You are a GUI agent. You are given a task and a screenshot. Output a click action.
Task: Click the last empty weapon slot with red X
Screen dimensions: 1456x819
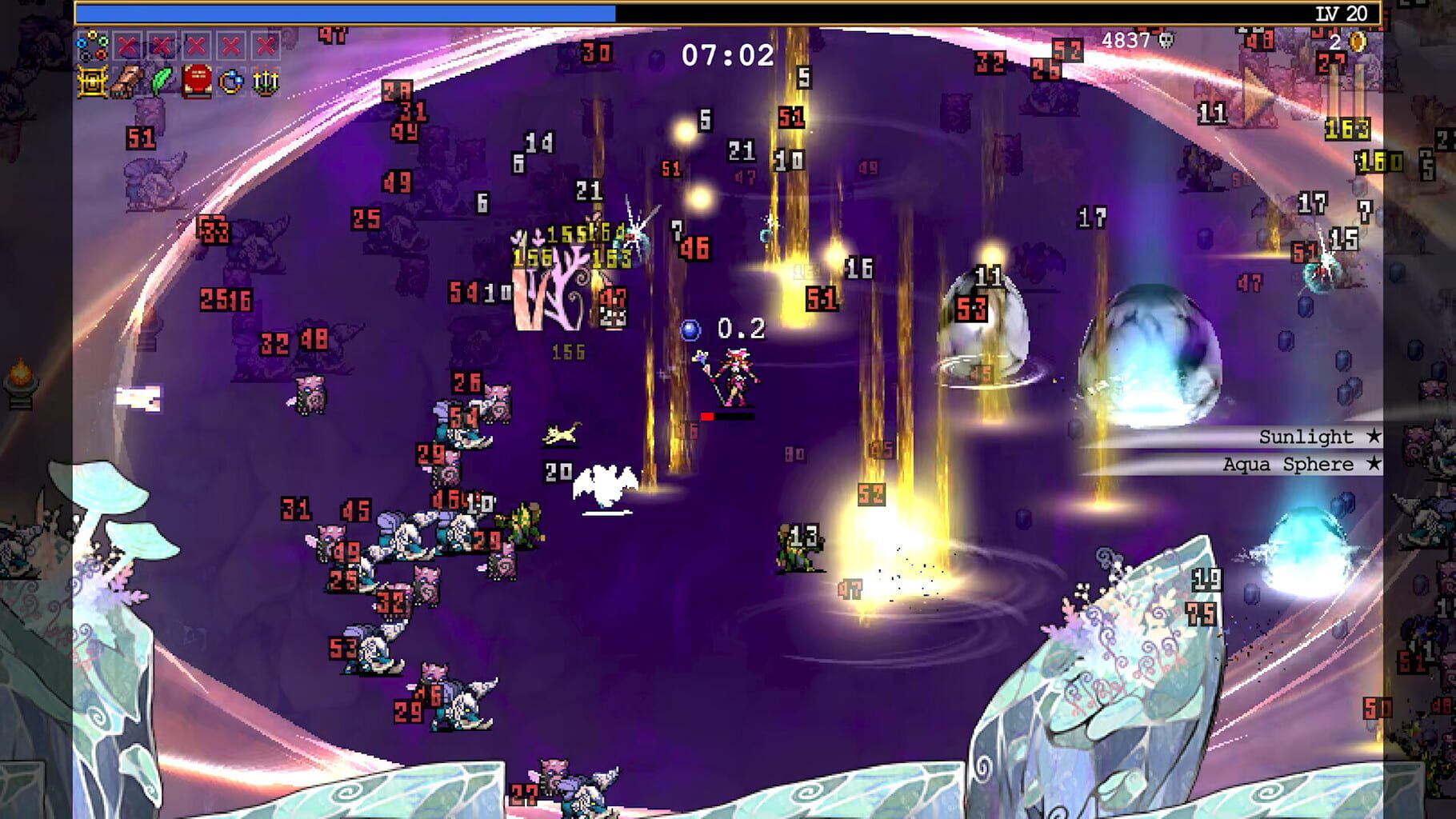pos(265,46)
